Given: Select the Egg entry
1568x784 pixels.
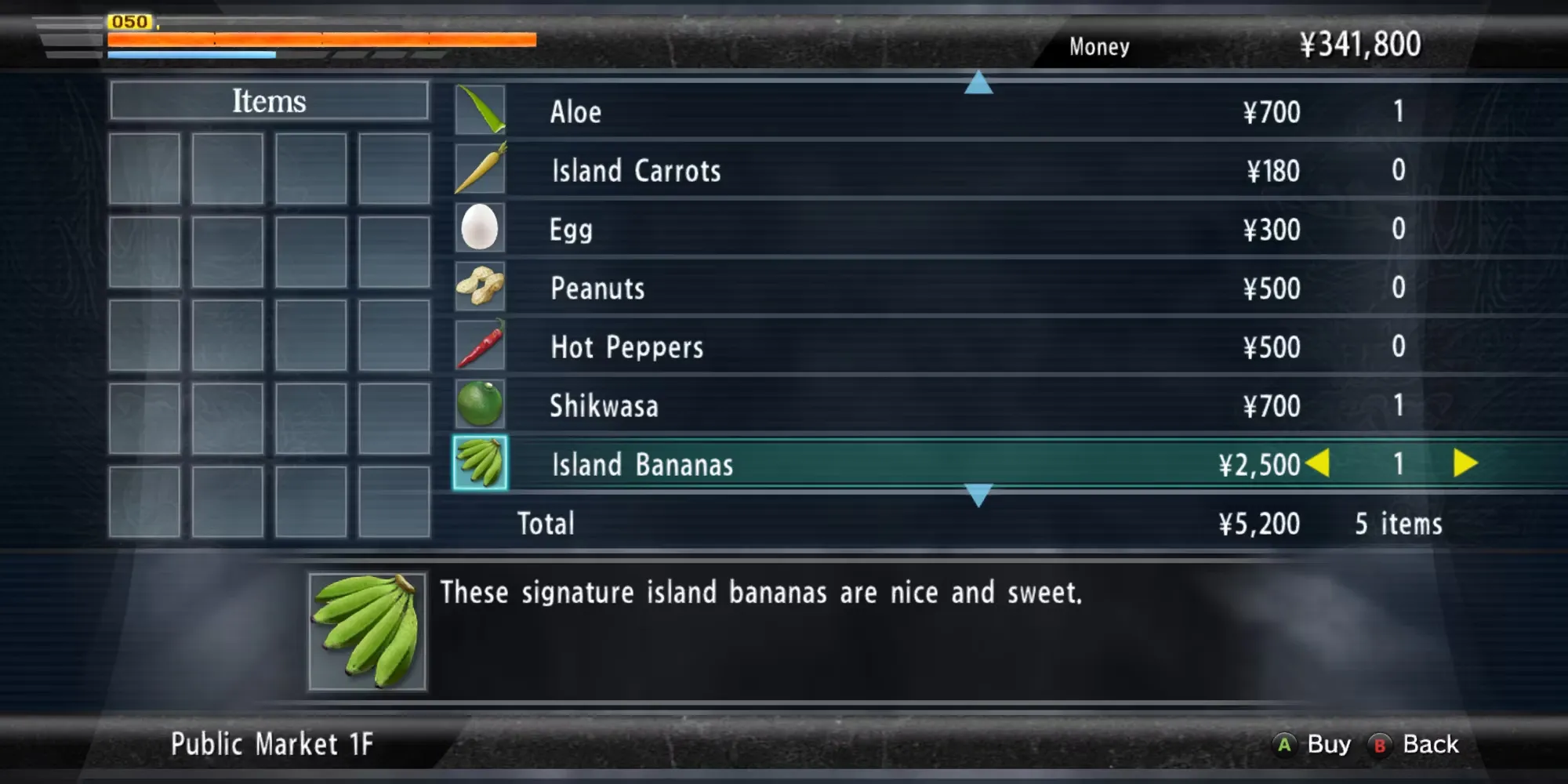Looking at the screenshot, I should click(862, 229).
